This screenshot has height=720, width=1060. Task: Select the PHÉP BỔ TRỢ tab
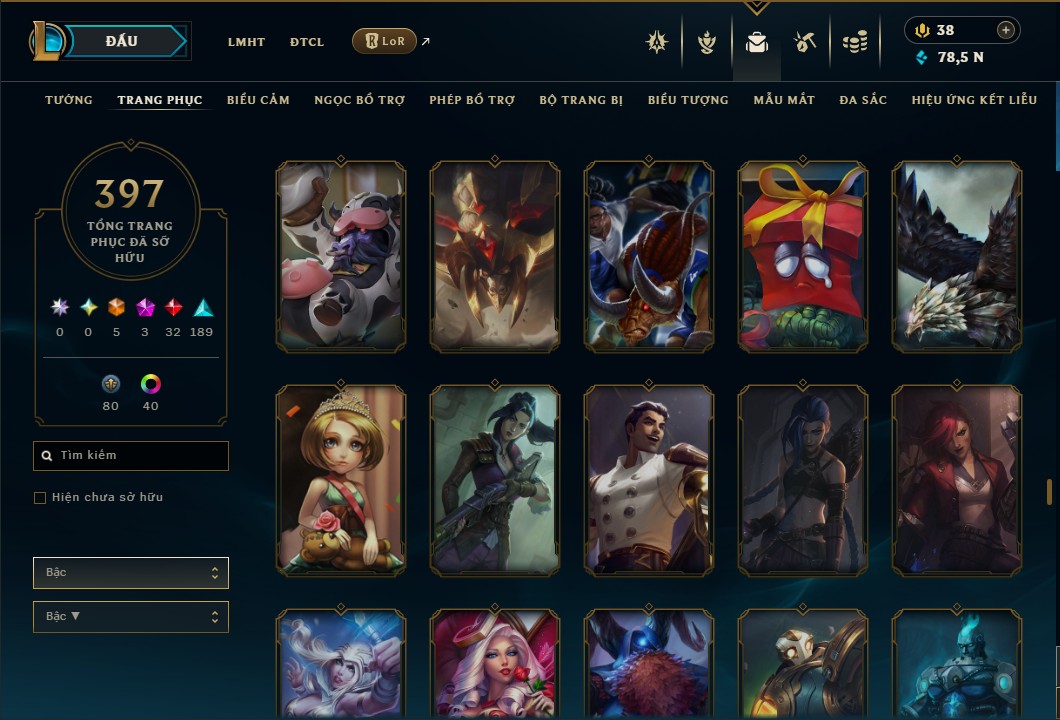point(472,100)
